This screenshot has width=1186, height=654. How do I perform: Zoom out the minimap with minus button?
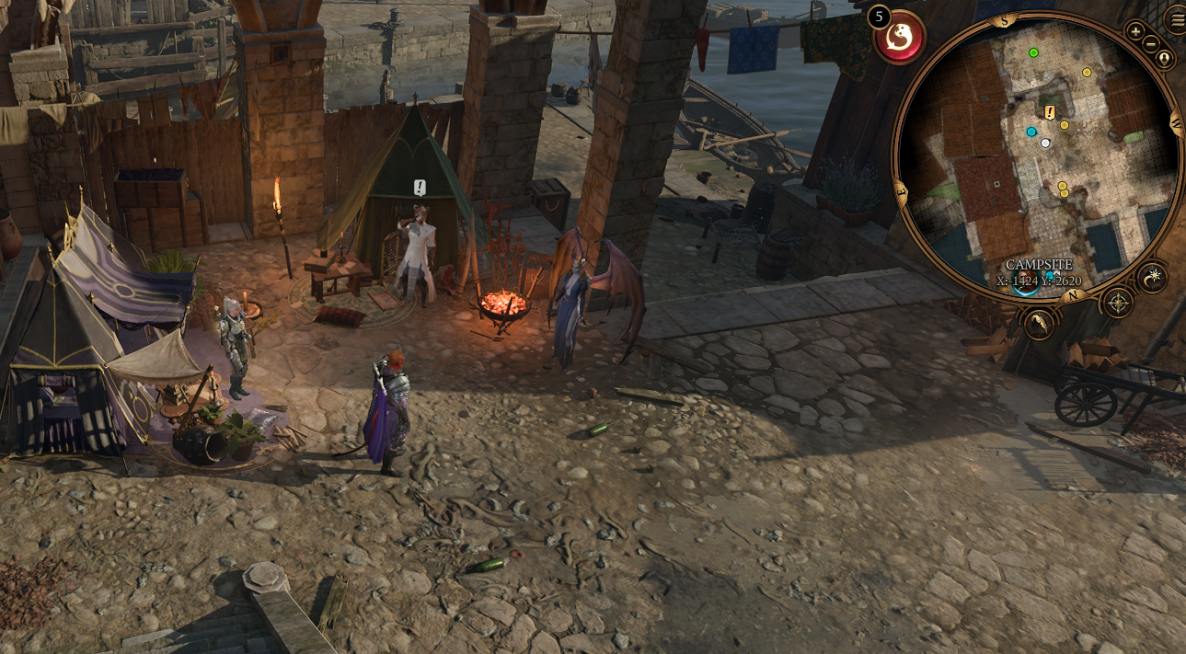(x=1151, y=43)
